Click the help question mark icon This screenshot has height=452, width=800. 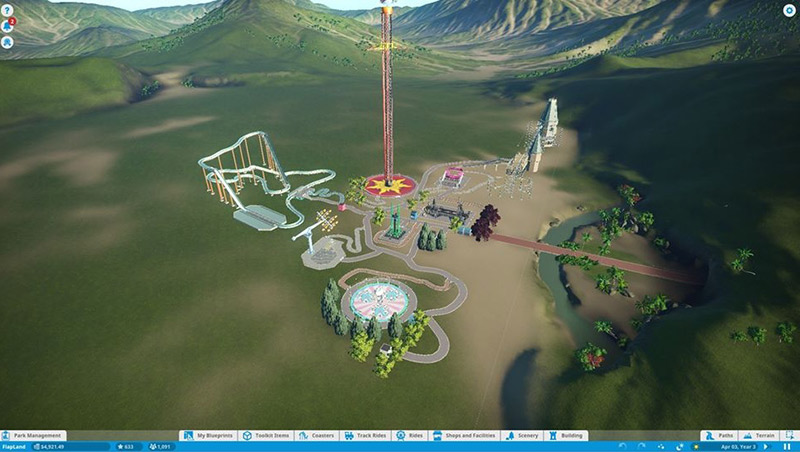click(7, 8)
